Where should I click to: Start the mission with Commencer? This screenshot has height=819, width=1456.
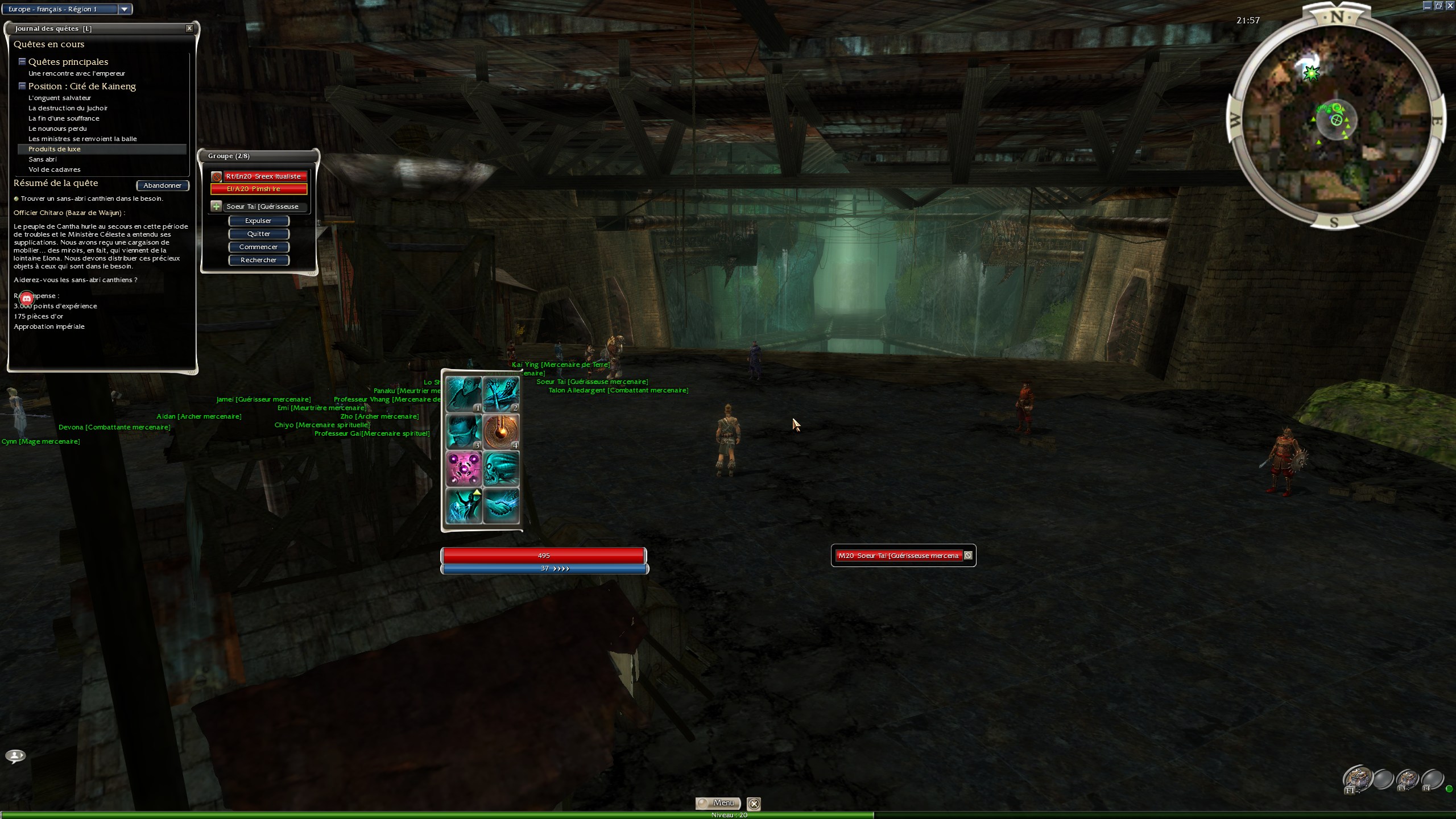coord(258,247)
